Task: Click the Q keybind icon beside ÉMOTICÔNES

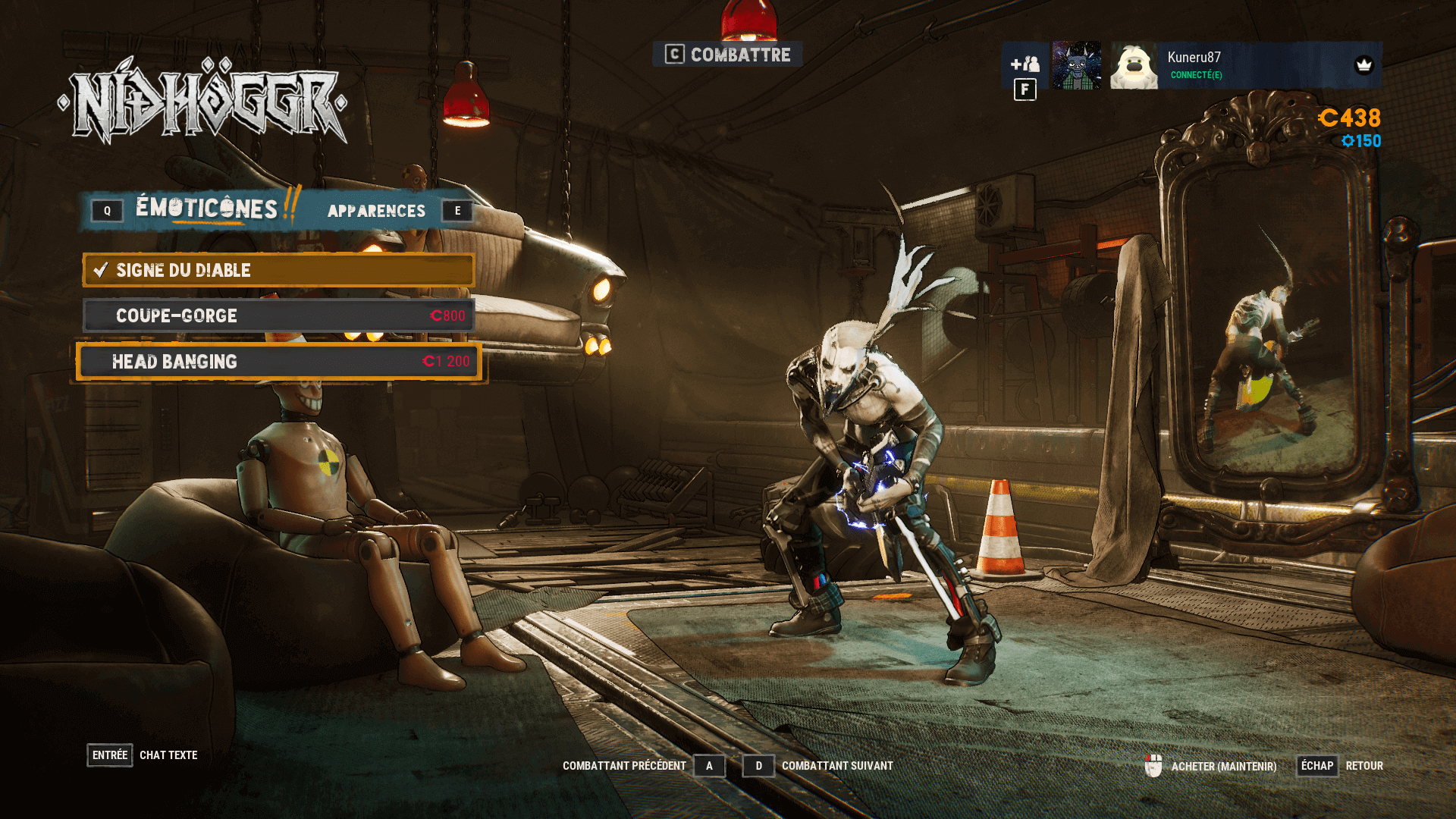Action: click(106, 211)
